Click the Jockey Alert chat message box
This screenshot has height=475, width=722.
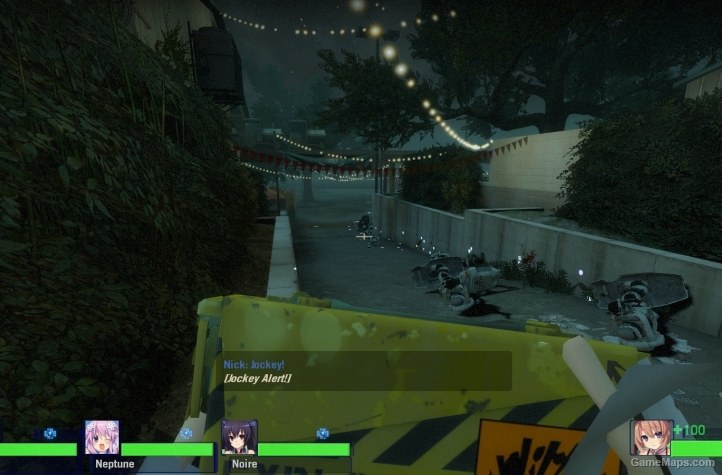tap(366, 371)
